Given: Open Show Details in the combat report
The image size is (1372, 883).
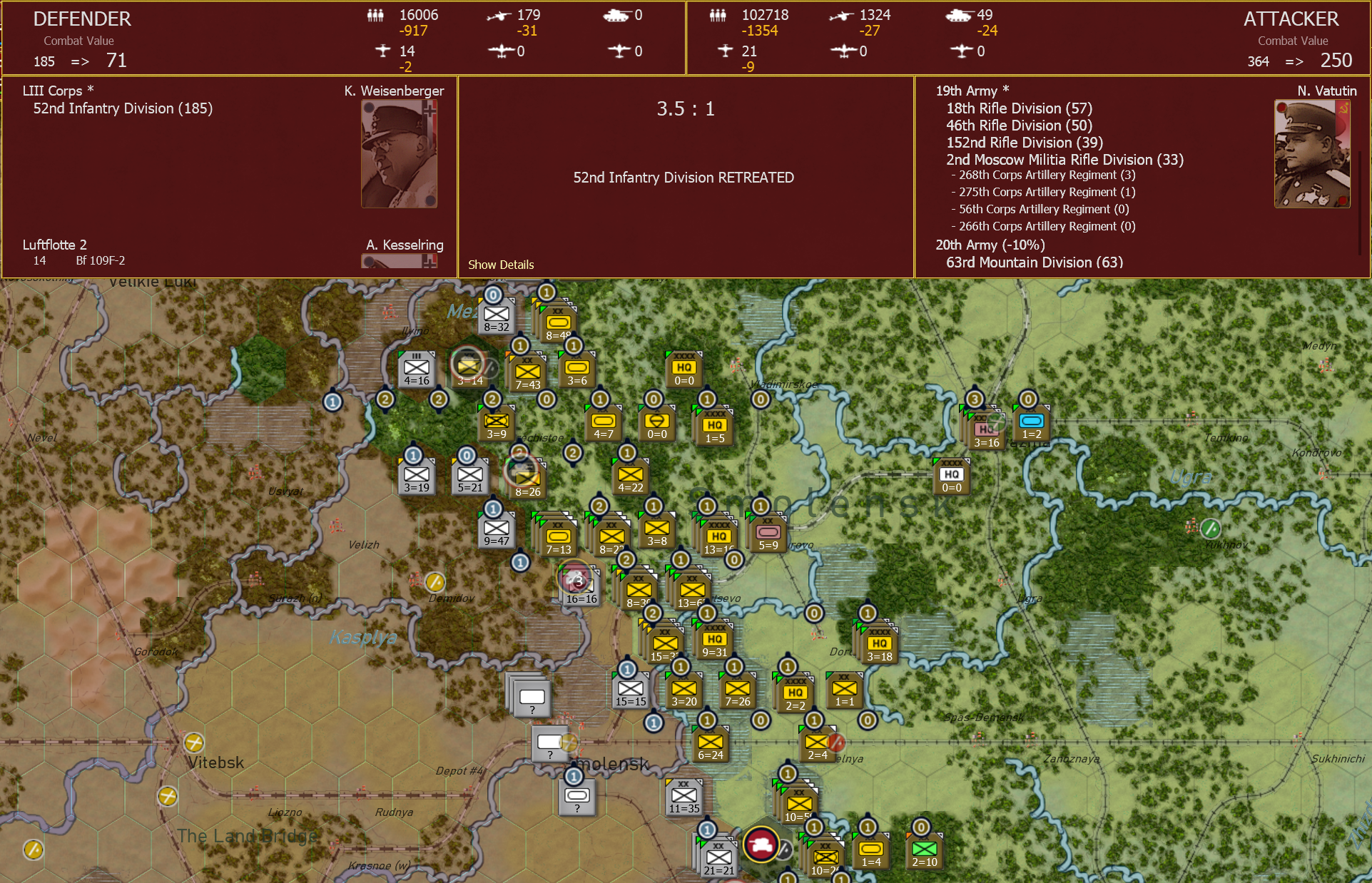Looking at the screenshot, I should point(501,265).
